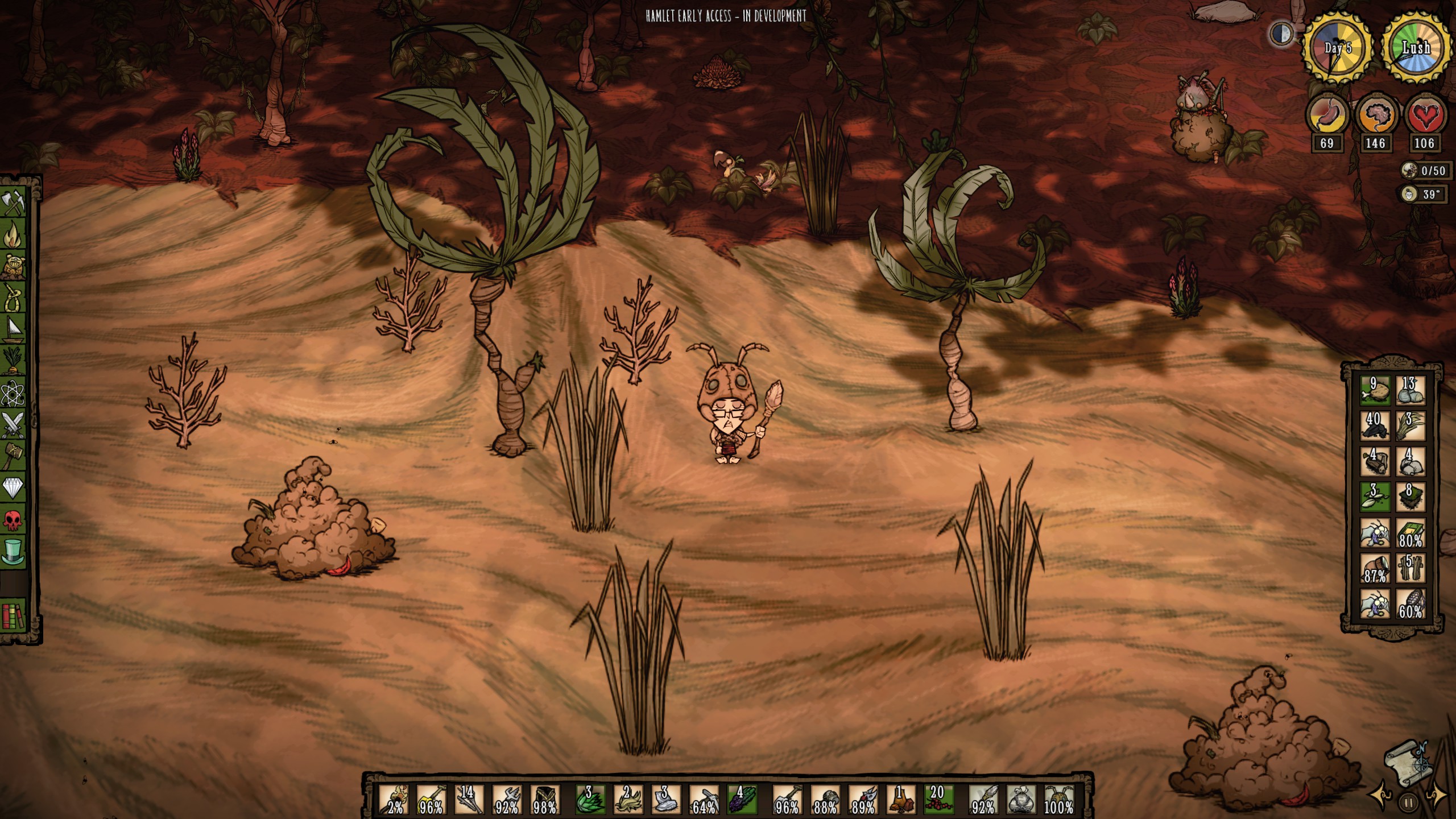This screenshot has height=819, width=1456.
Task: Open the Nautical sailboat crafting tab
Action: point(14,329)
